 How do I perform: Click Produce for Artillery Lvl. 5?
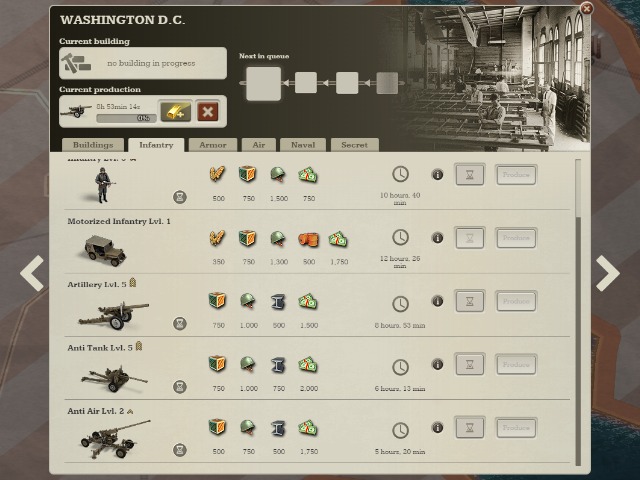tap(516, 301)
